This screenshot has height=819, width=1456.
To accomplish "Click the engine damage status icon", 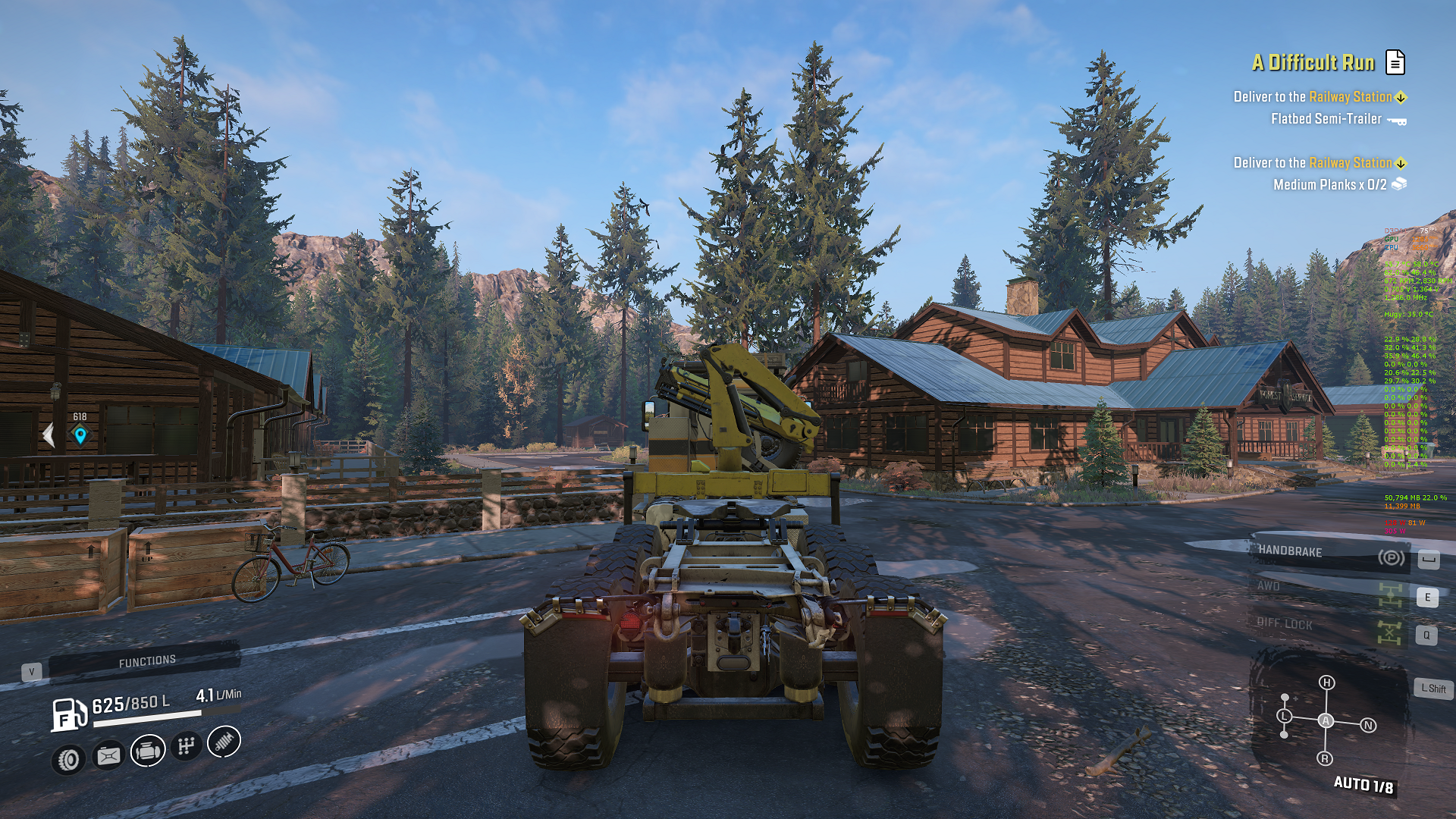I will tap(148, 751).
